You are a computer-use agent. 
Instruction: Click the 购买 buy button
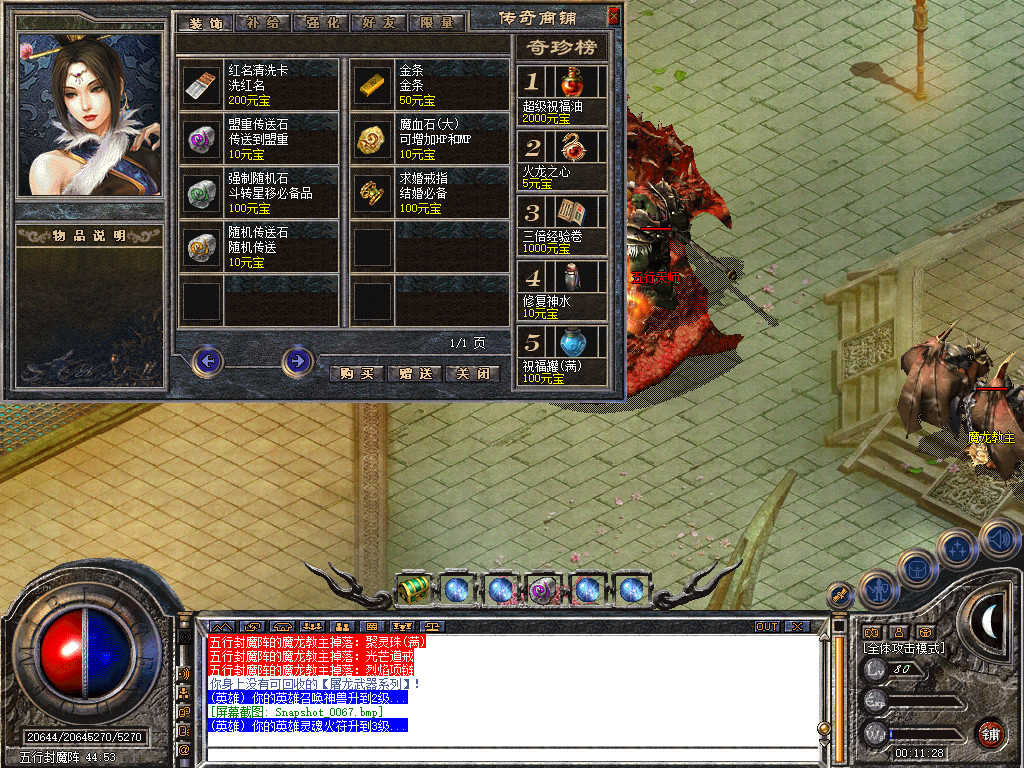point(356,373)
